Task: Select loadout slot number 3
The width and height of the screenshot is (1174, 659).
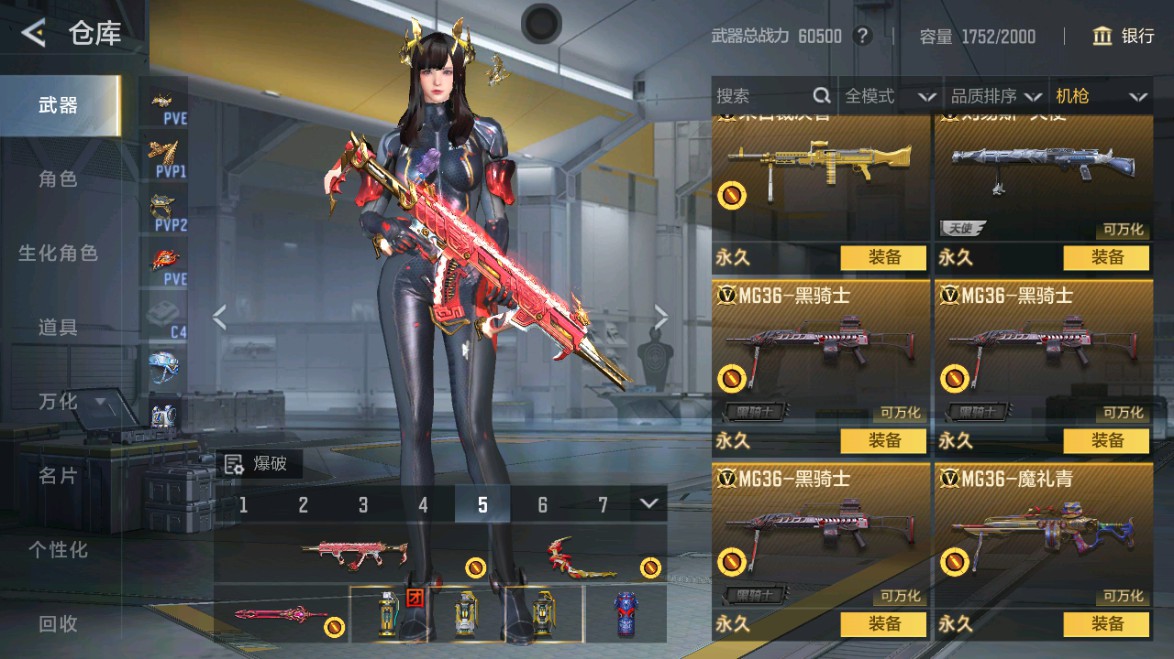Action: (x=363, y=505)
